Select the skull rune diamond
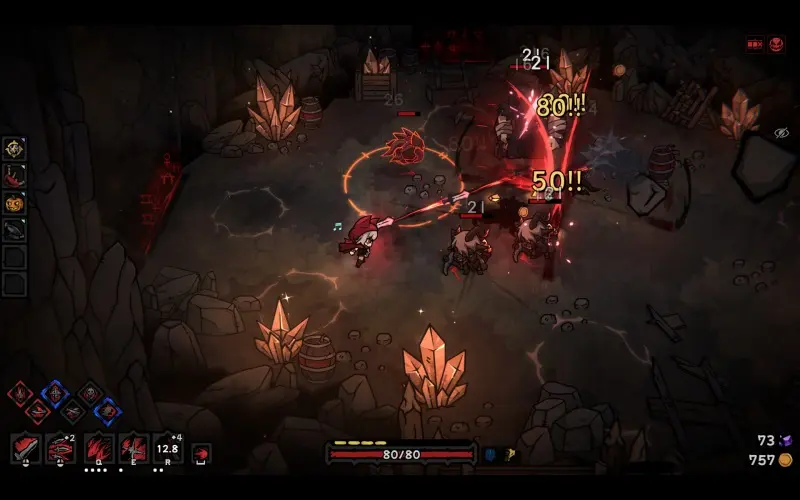Screen dimensions: 800x500 coord(90,393)
